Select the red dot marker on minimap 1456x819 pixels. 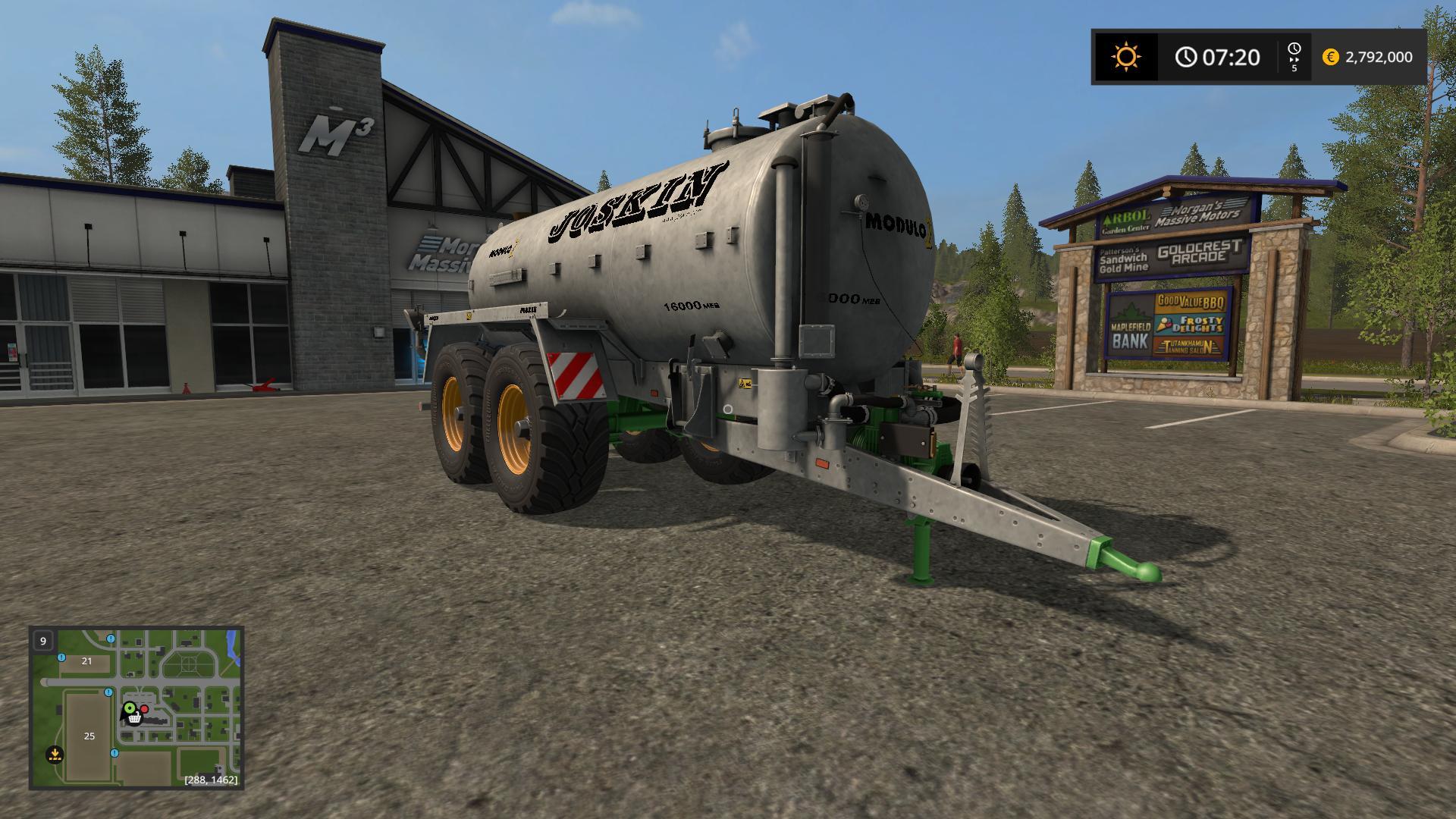[x=144, y=709]
